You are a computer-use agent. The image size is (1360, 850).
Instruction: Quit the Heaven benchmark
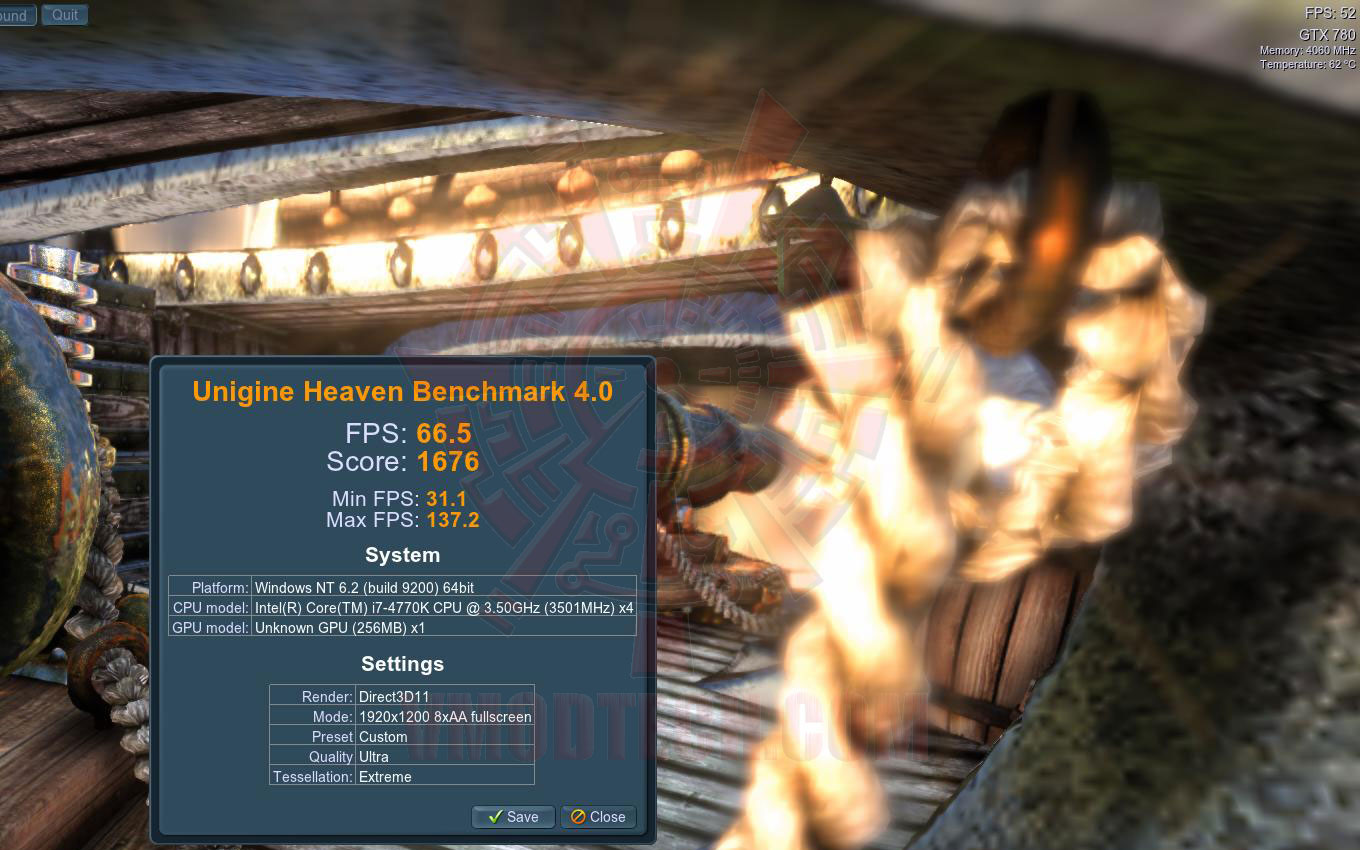pyautogui.click(x=65, y=15)
